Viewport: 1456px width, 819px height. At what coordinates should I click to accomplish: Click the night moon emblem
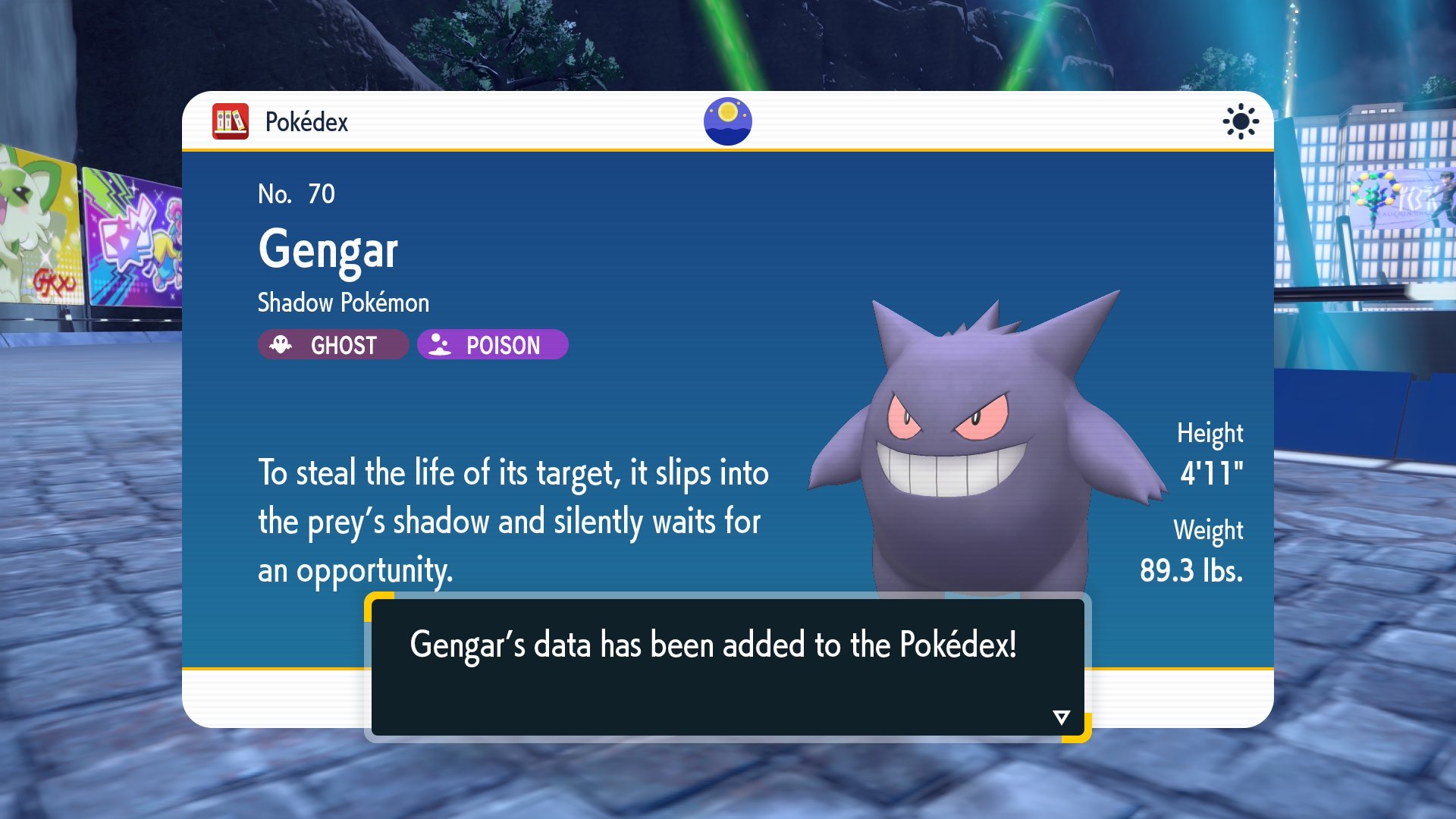(727, 121)
